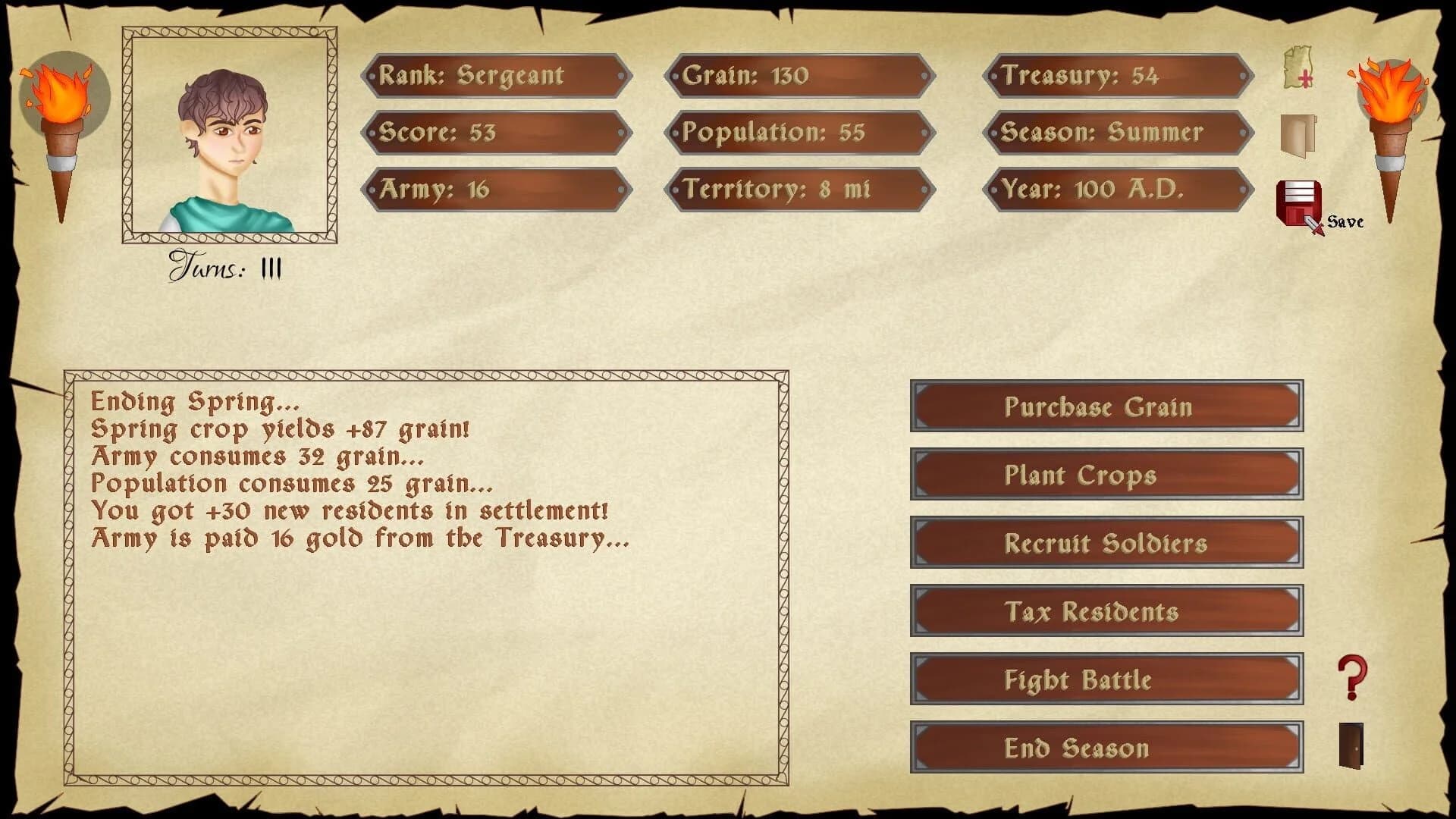Image resolution: width=1456 pixels, height=819 pixels.
Task: Click the folder icon near the top right
Action: tap(1299, 135)
